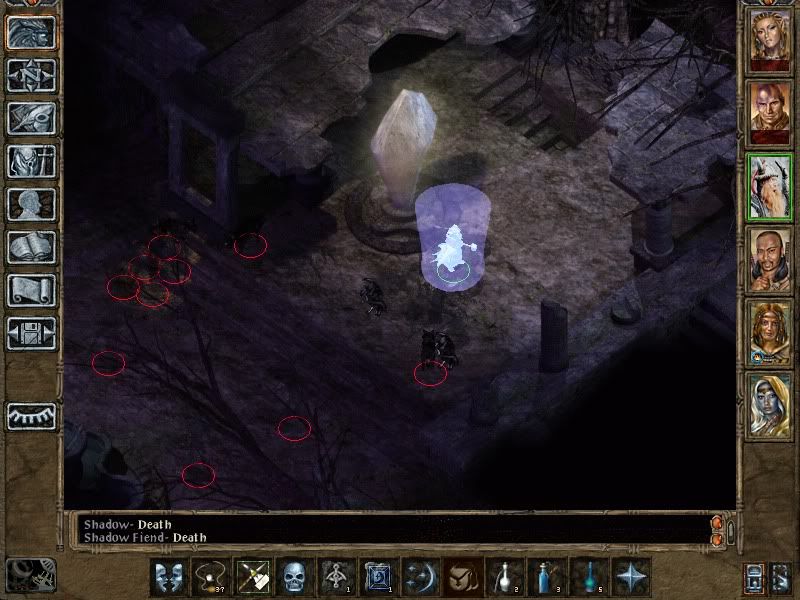This screenshot has height=600, width=800.
Task: Return to game via the helmet button
Action: 32,33
